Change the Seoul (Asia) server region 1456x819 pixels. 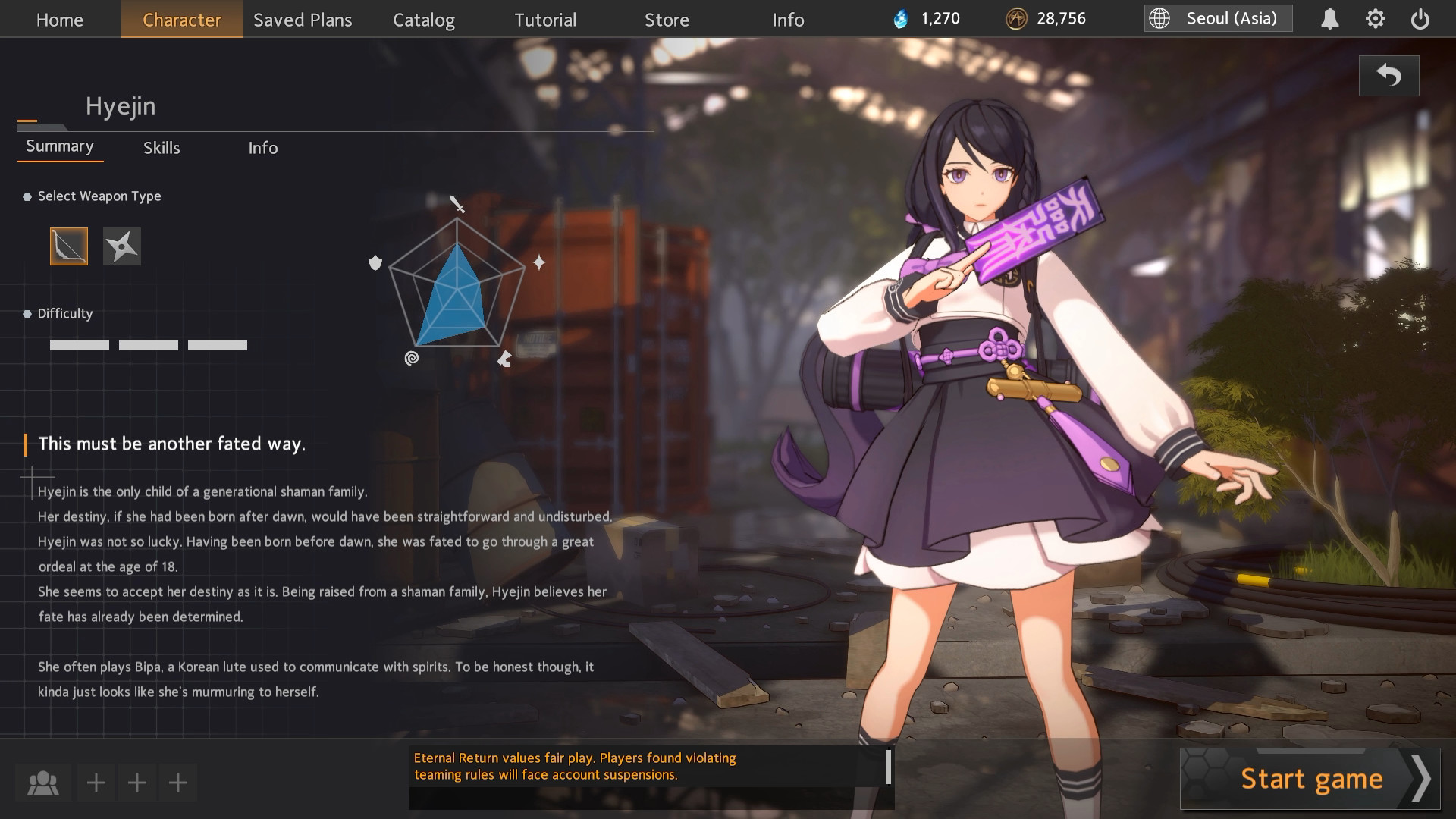pyautogui.click(x=1218, y=18)
